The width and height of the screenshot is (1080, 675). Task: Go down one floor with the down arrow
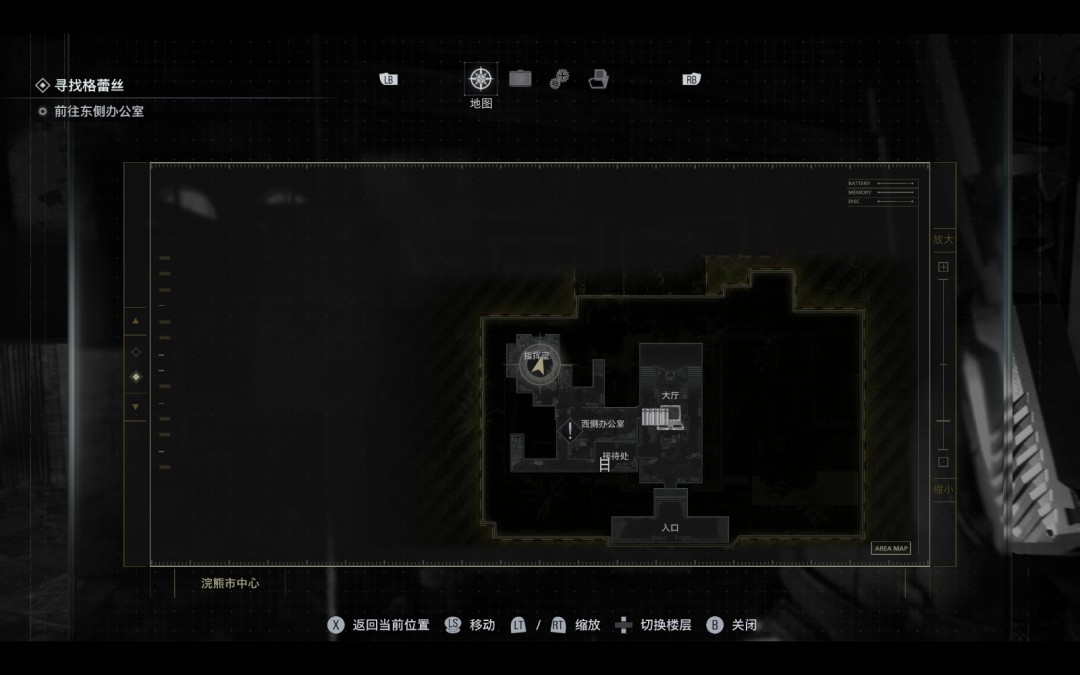pos(136,407)
